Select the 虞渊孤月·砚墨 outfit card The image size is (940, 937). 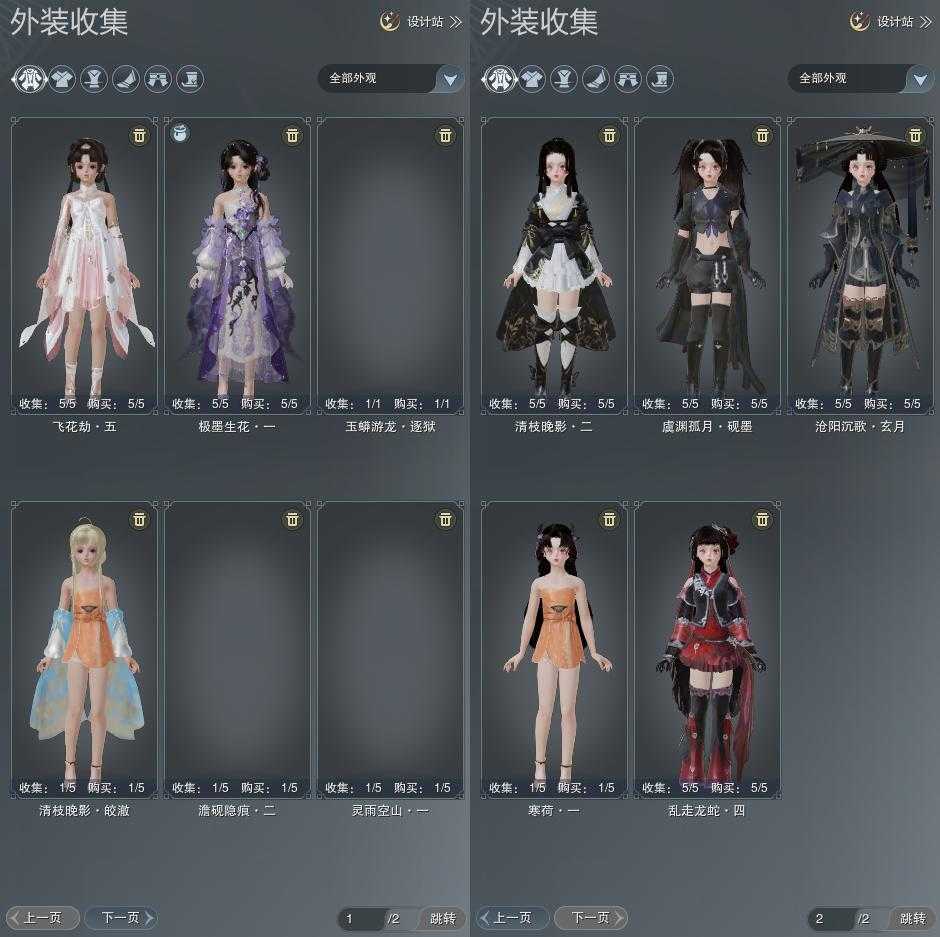click(x=708, y=265)
